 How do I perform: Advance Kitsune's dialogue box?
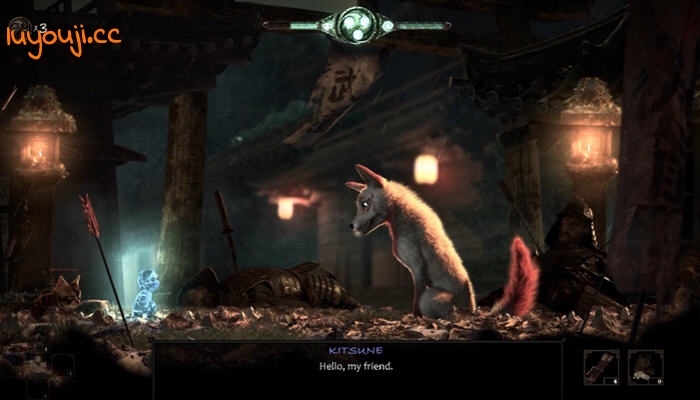click(356, 368)
